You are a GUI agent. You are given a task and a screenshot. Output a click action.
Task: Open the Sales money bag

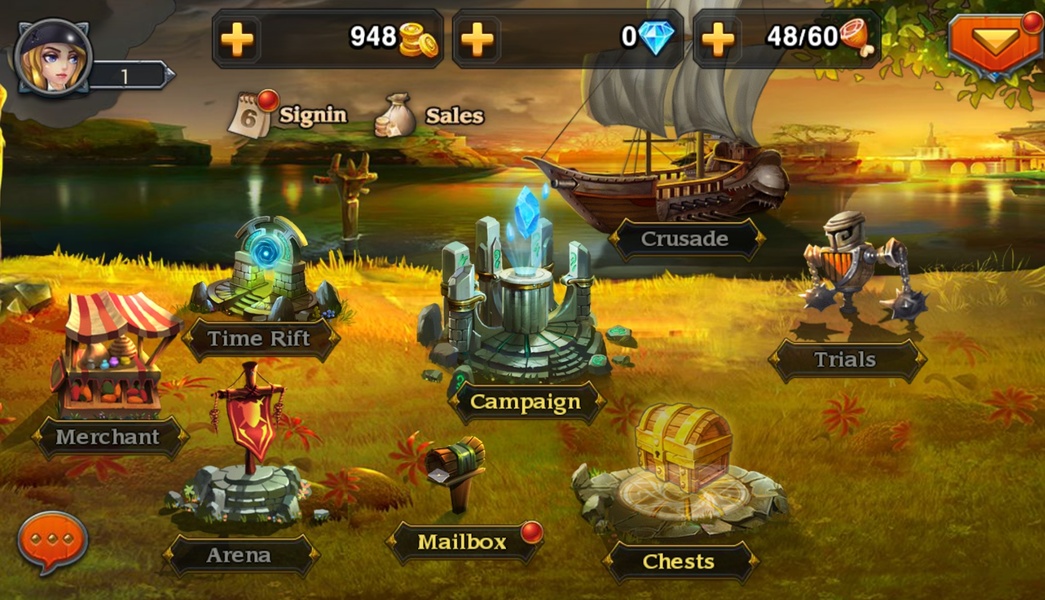click(430, 116)
